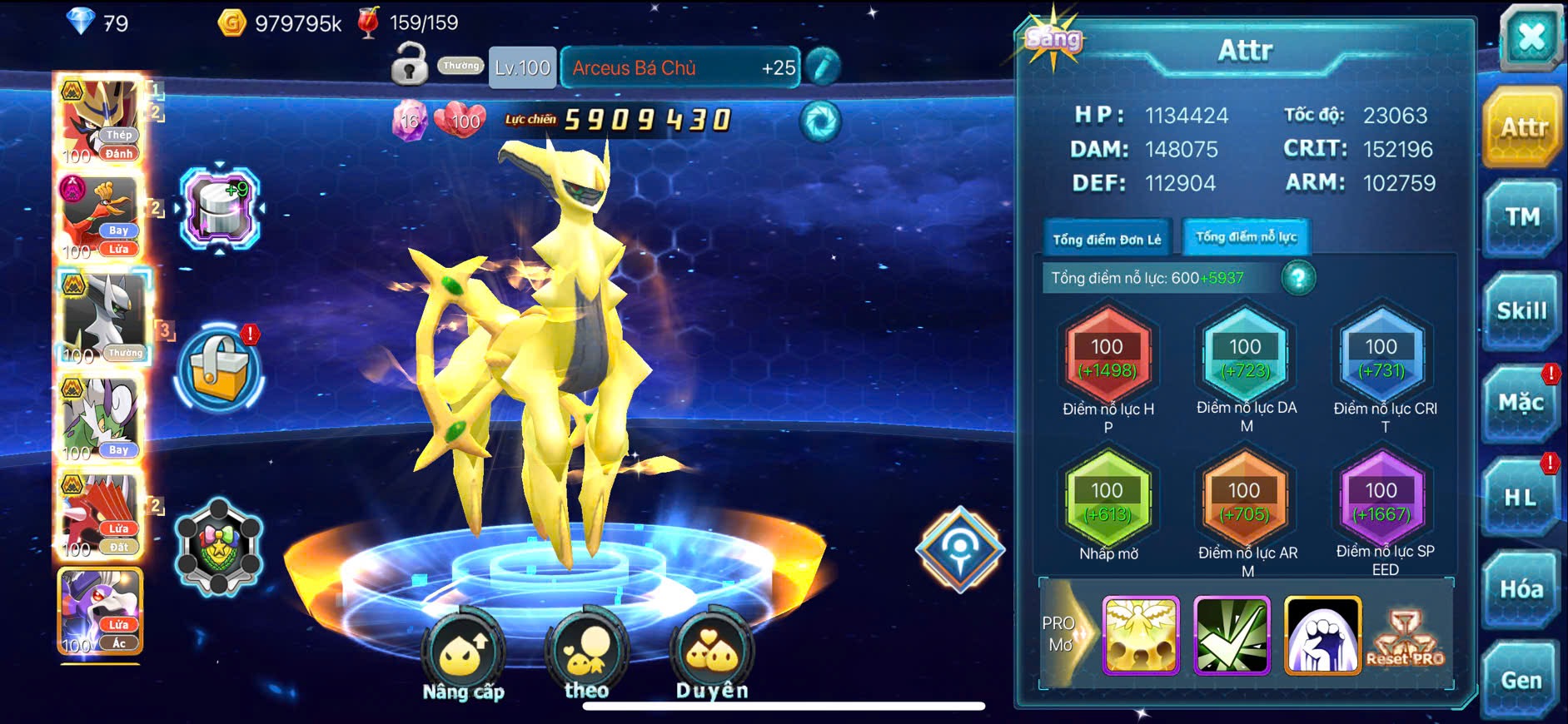Click the pencil edit name icon
This screenshot has height=724, width=1568.
(823, 67)
